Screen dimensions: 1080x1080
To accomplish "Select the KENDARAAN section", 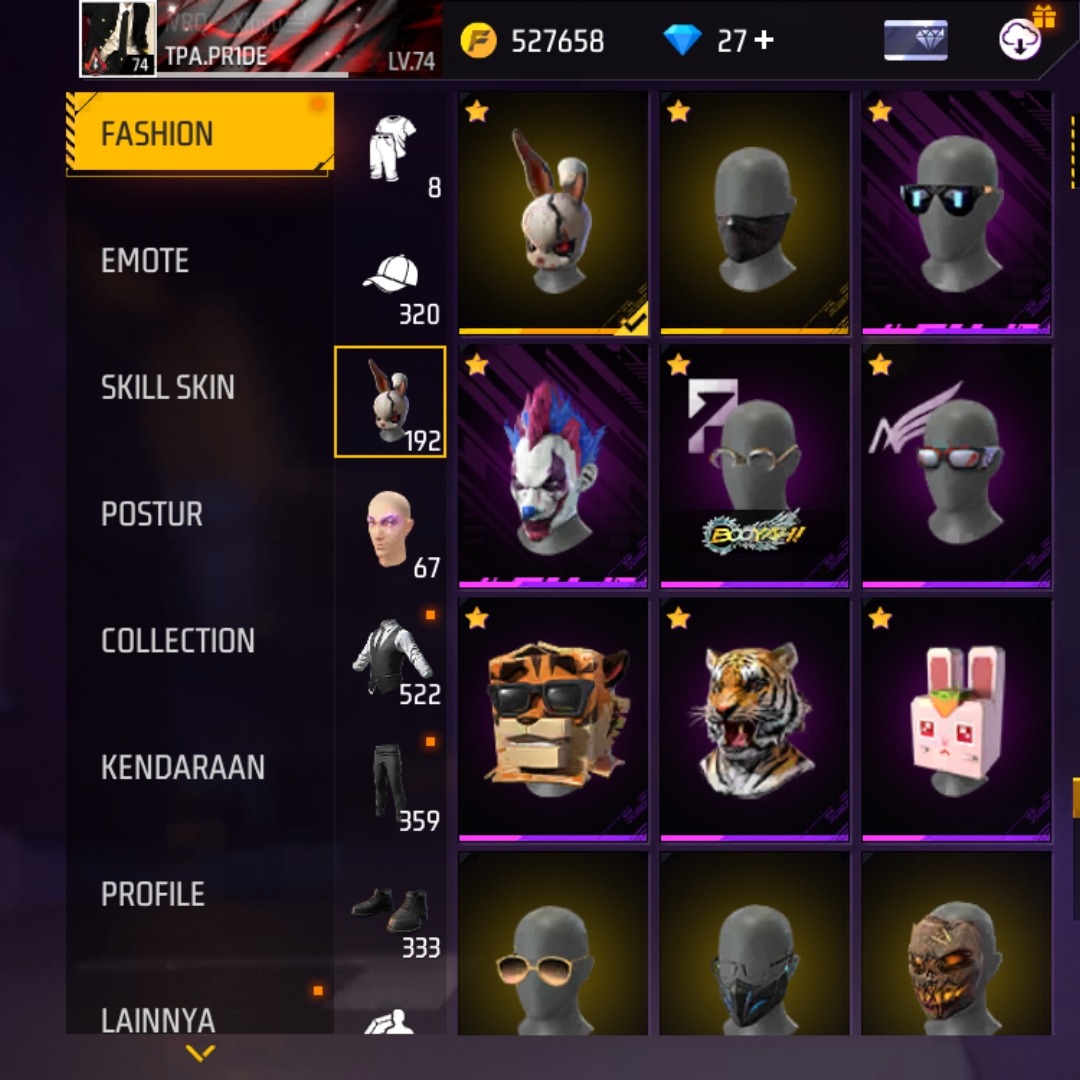I will (x=183, y=768).
